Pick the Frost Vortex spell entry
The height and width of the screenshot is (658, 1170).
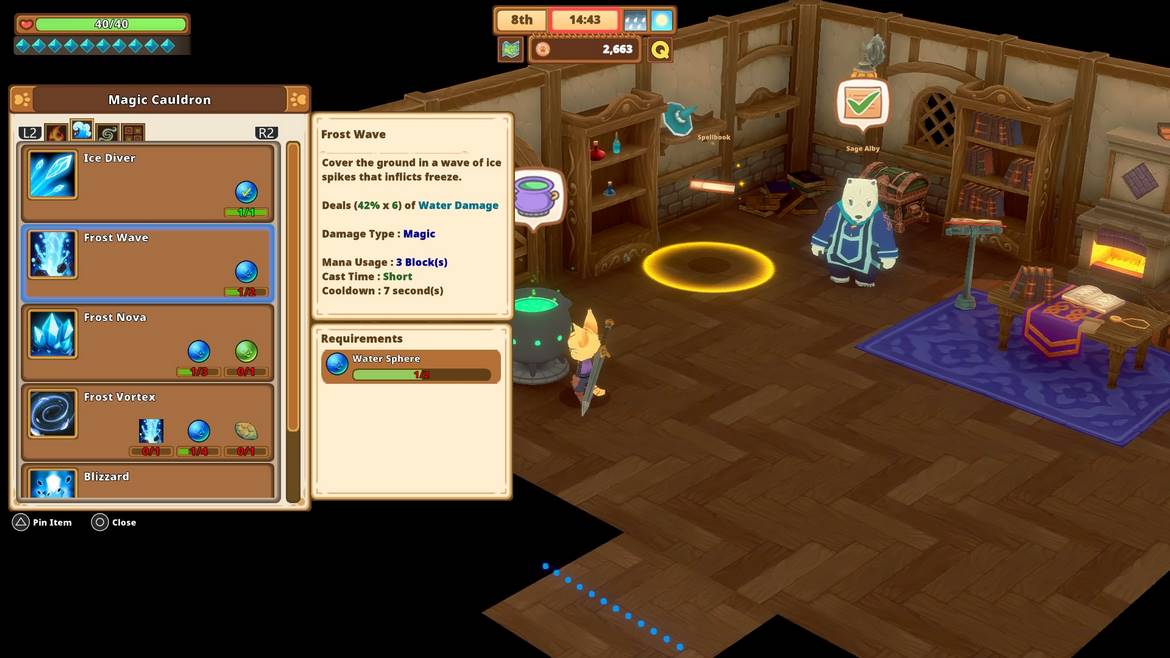click(x=147, y=422)
